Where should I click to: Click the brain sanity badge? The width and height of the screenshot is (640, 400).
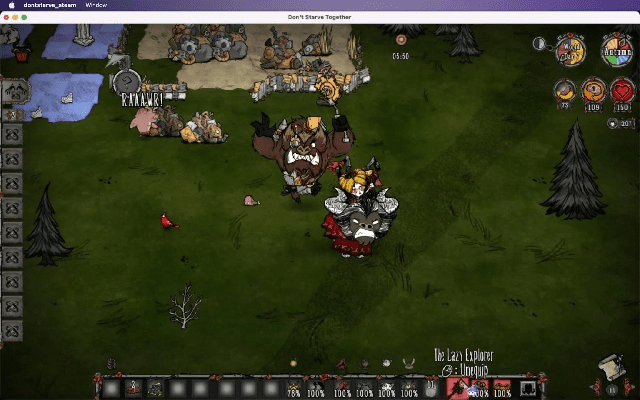[x=595, y=92]
